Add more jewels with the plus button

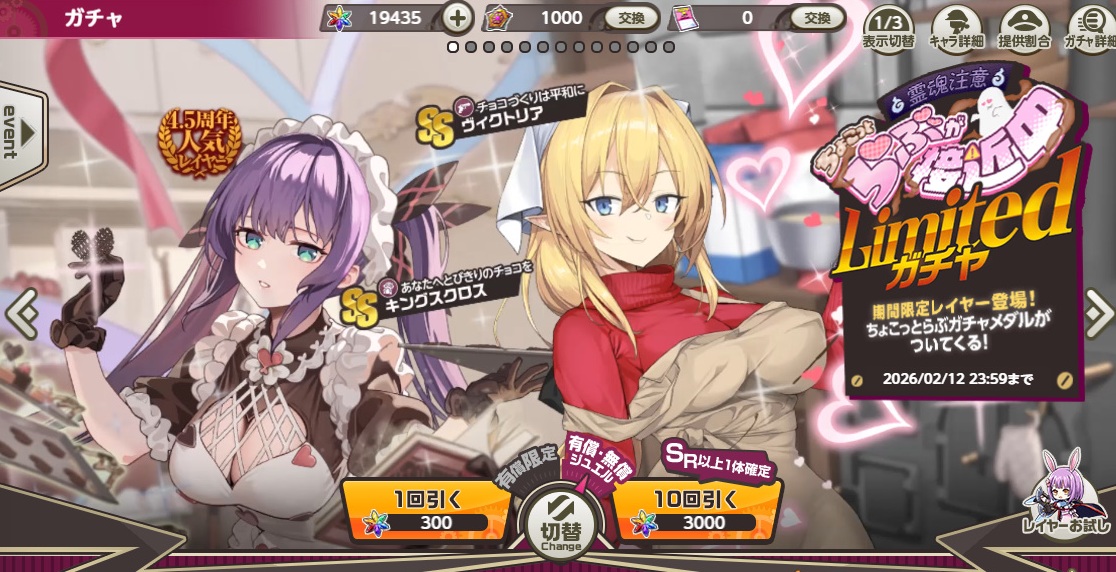click(457, 17)
